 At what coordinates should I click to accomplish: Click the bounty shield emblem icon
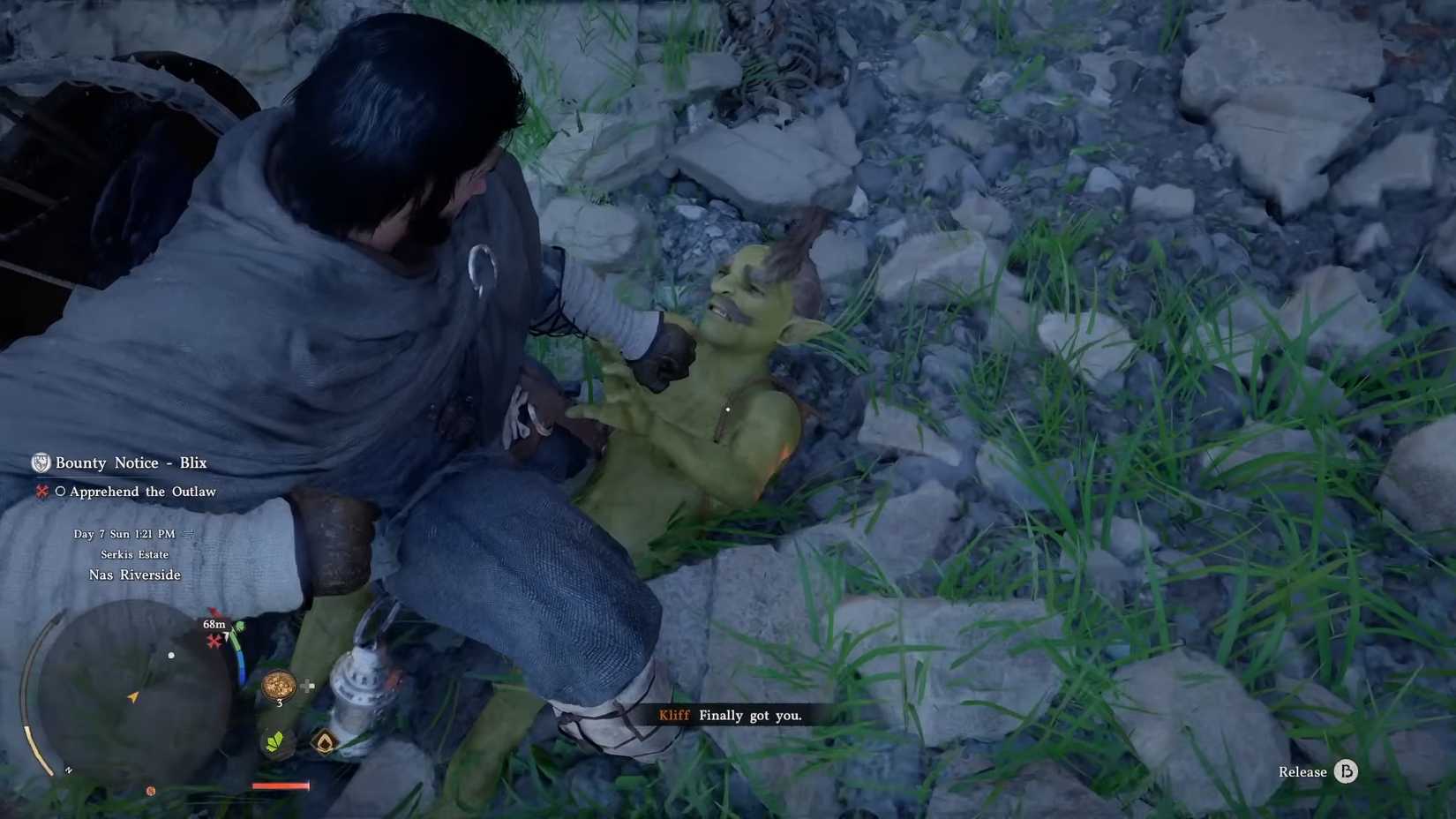[x=41, y=462]
